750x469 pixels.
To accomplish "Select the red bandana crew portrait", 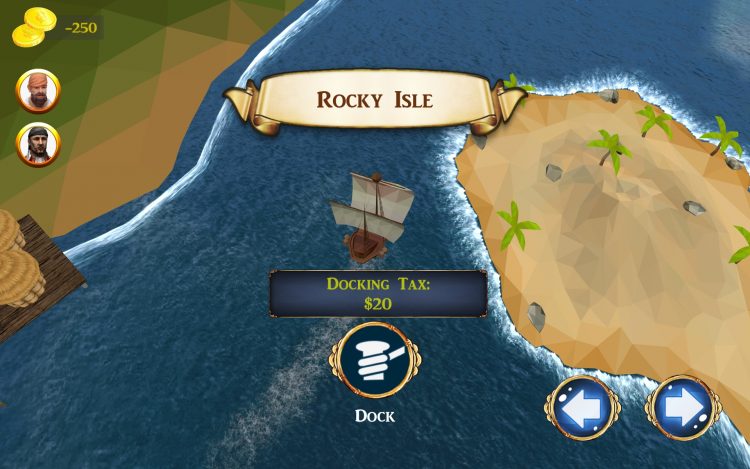I will pyautogui.click(x=38, y=92).
